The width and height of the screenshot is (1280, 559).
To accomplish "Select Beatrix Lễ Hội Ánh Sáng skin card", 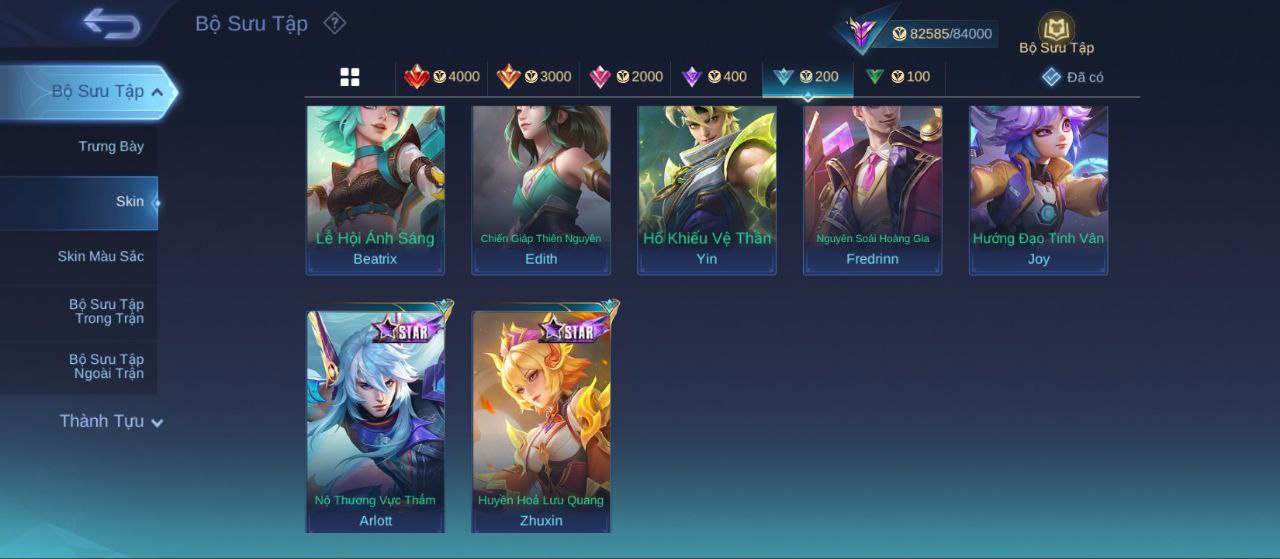I will pos(375,190).
